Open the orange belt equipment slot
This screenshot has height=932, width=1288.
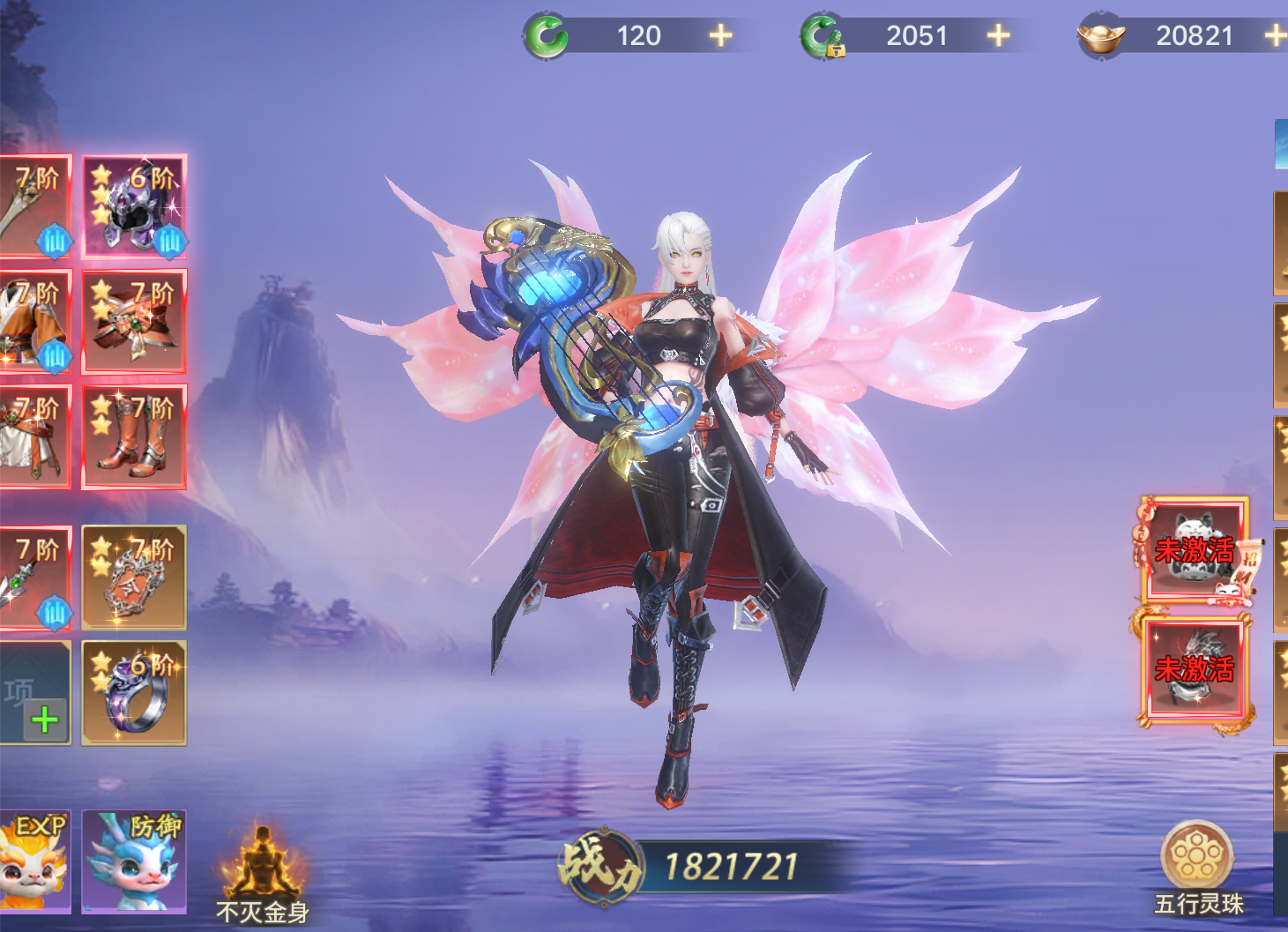tap(134, 322)
